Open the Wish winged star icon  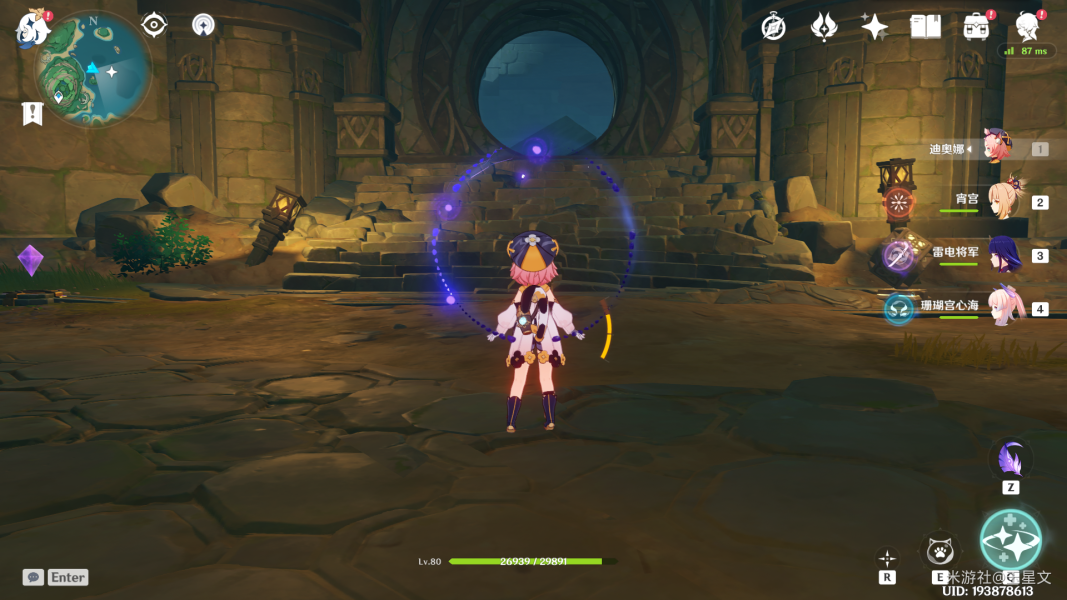click(x=824, y=27)
